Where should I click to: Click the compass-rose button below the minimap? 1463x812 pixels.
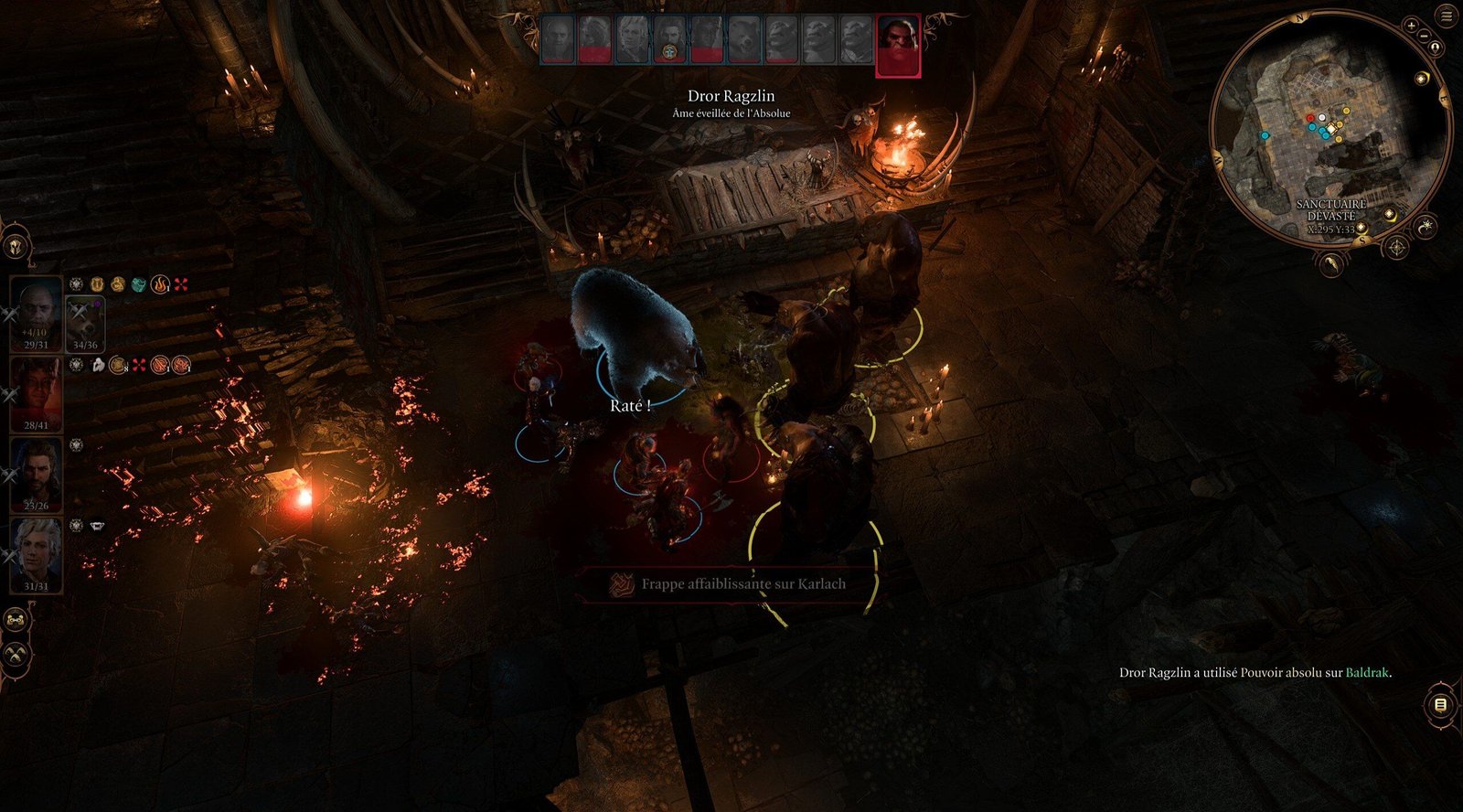point(1397,247)
